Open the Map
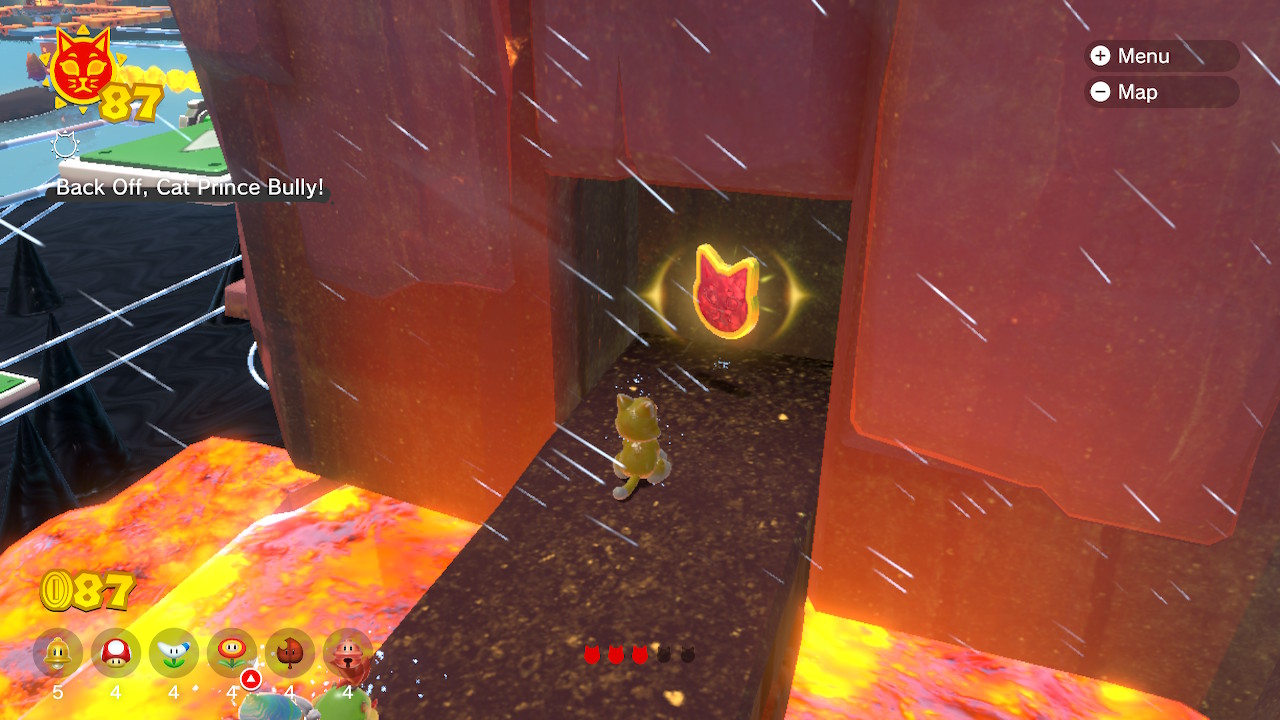Screen dimensions: 1280x720 coord(1160,92)
